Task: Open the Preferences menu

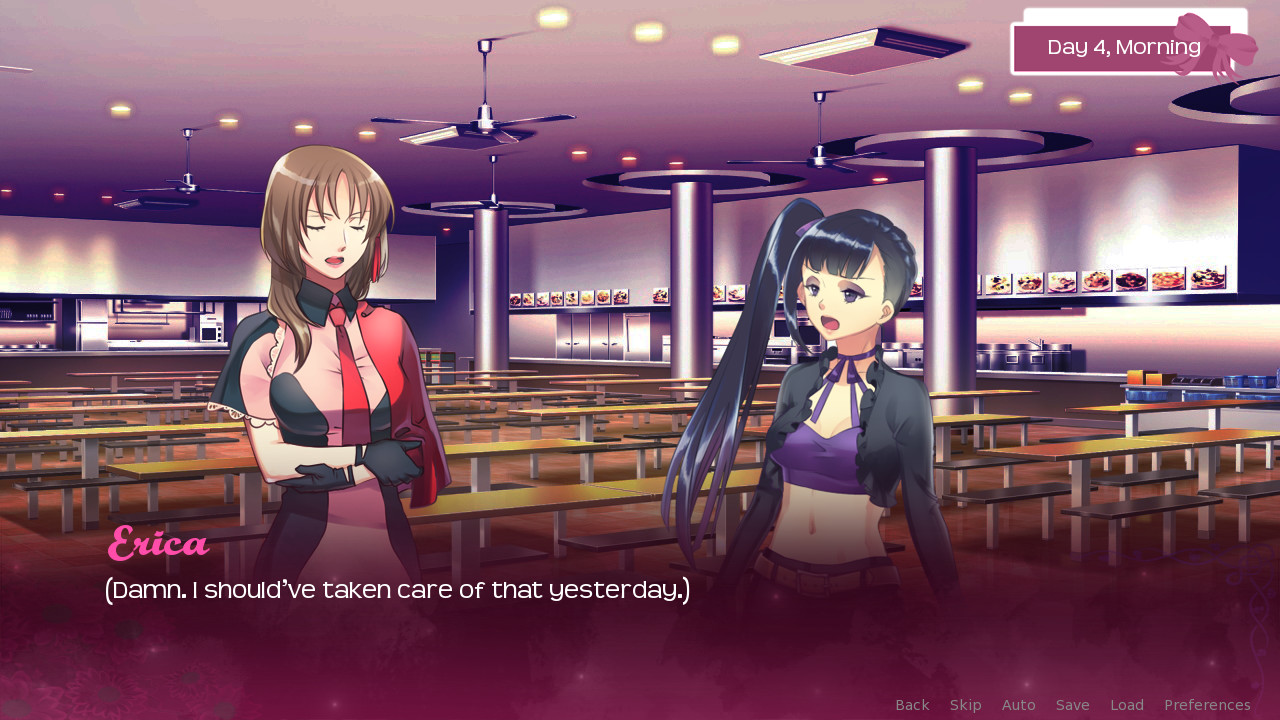Action: (1206, 705)
